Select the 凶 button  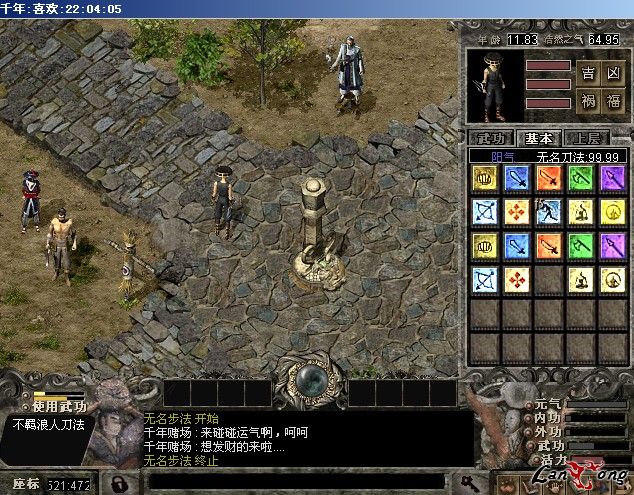coord(614,73)
